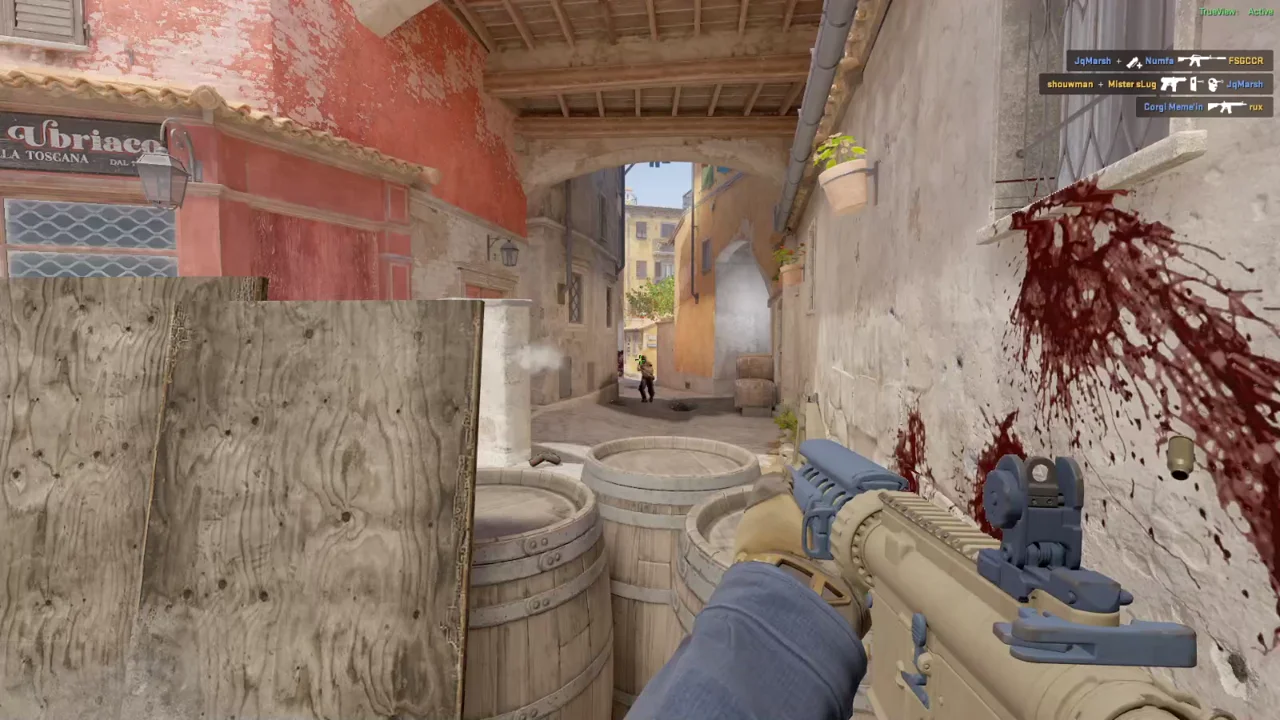Click the M4A4 weapon icon in FSGCCR's kill entry
Screen dimensions: 1280x720
(1201, 61)
